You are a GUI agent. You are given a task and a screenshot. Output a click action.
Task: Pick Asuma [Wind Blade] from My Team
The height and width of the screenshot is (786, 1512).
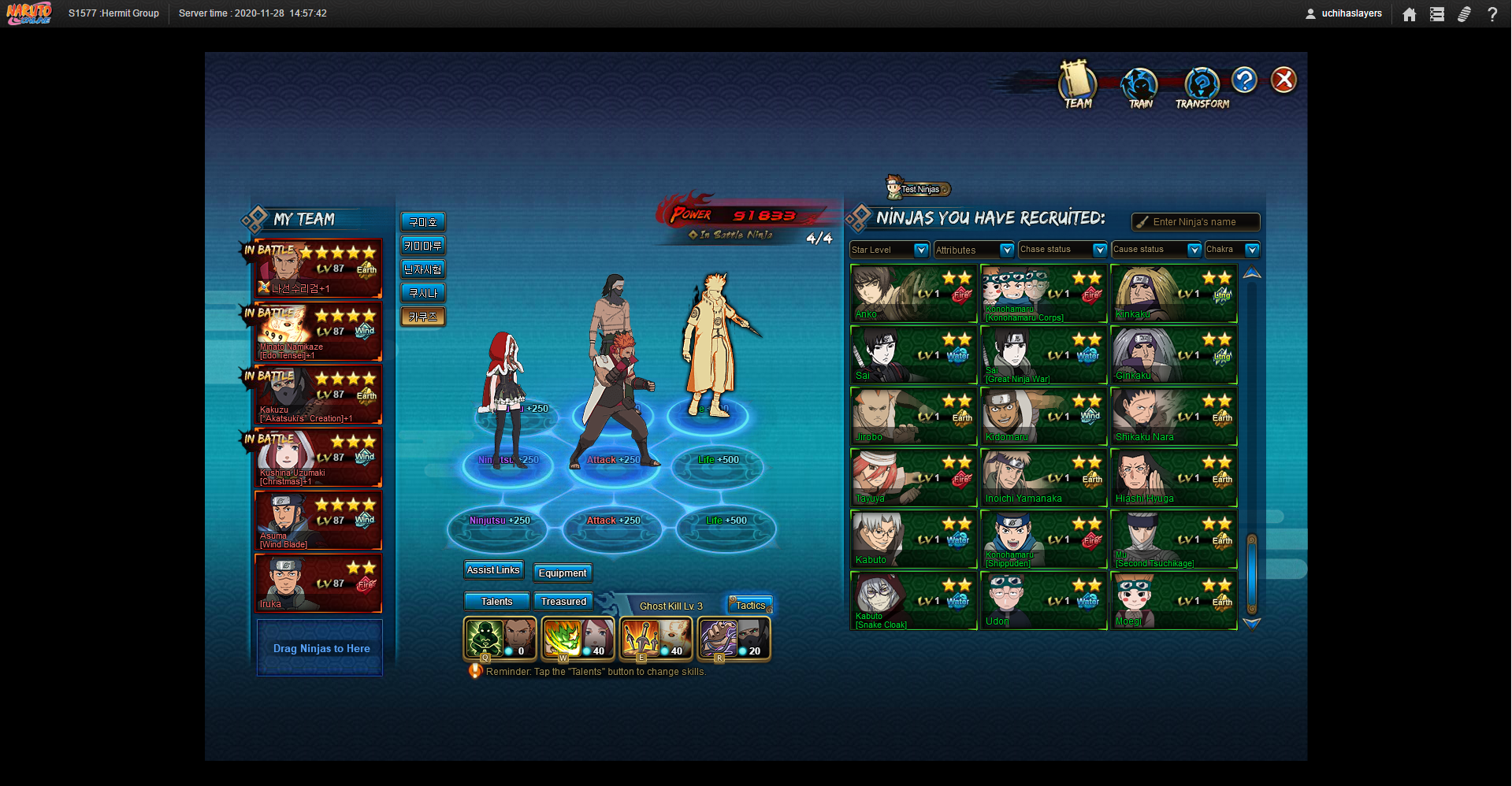[318, 521]
